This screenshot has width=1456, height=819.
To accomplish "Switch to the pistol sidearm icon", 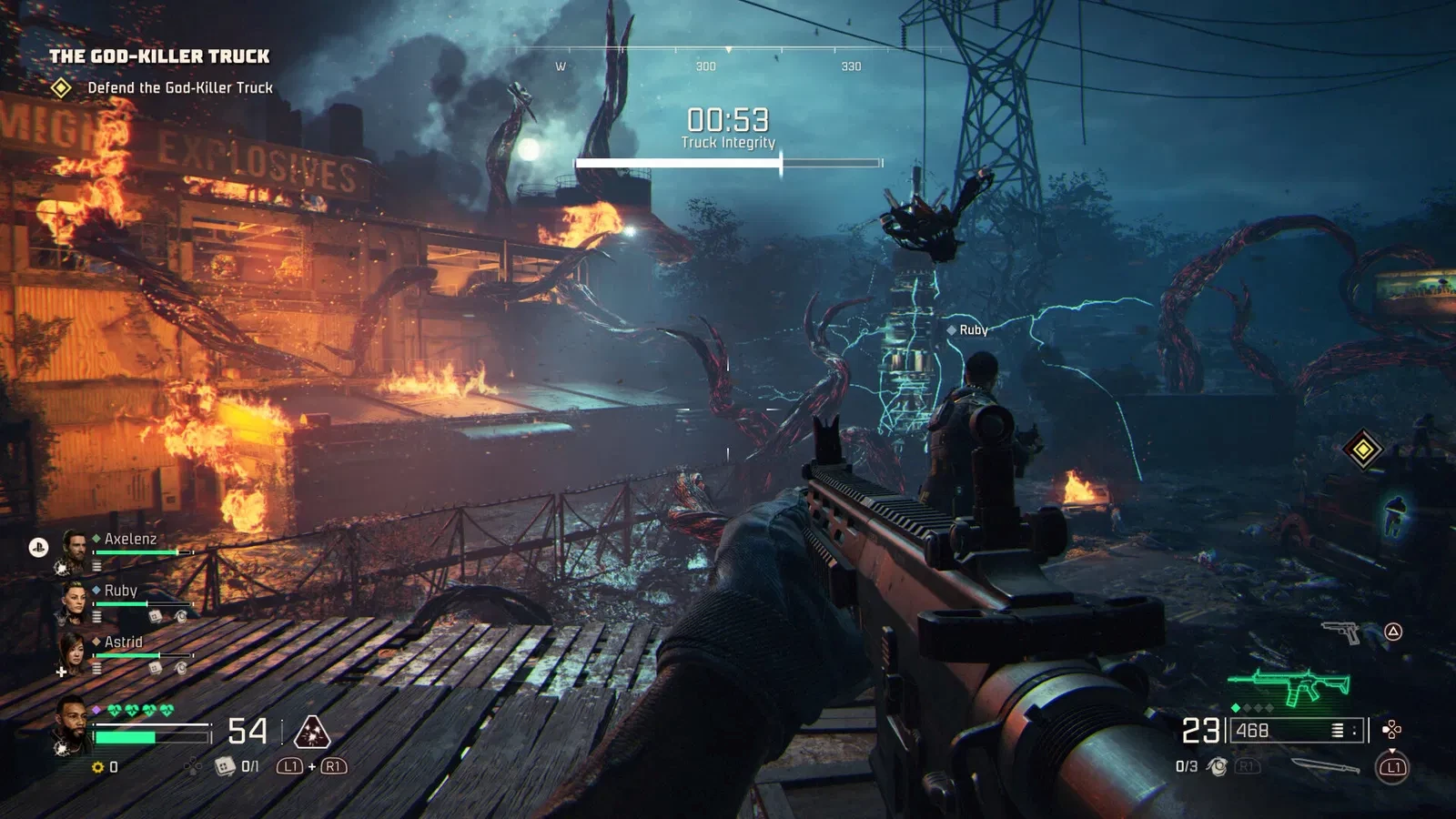I will (x=1340, y=631).
